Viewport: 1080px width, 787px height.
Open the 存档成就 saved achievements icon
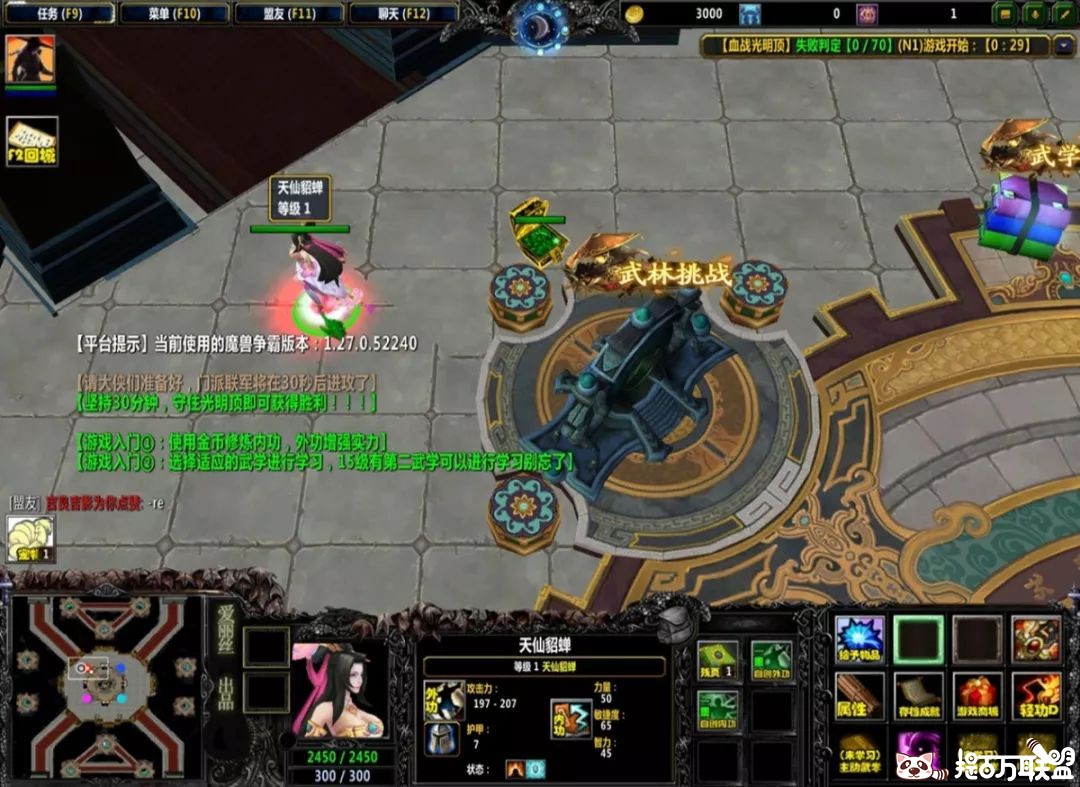(918, 697)
